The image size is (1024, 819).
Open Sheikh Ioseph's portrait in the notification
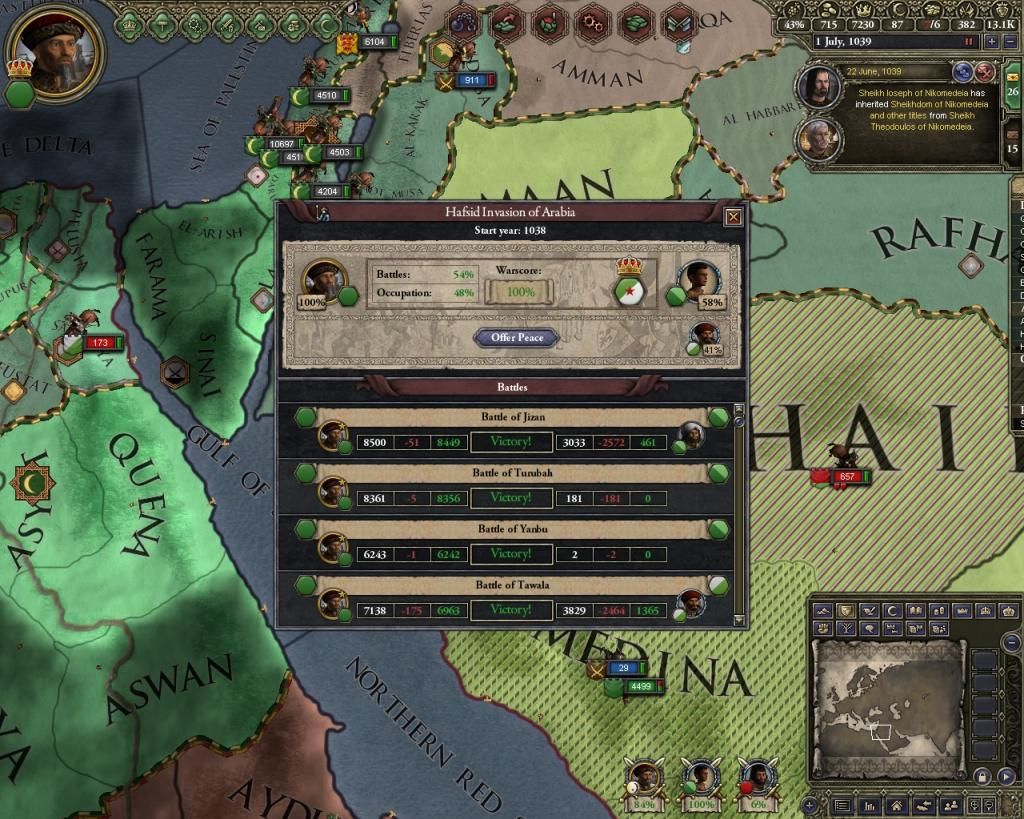pos(819,87)
